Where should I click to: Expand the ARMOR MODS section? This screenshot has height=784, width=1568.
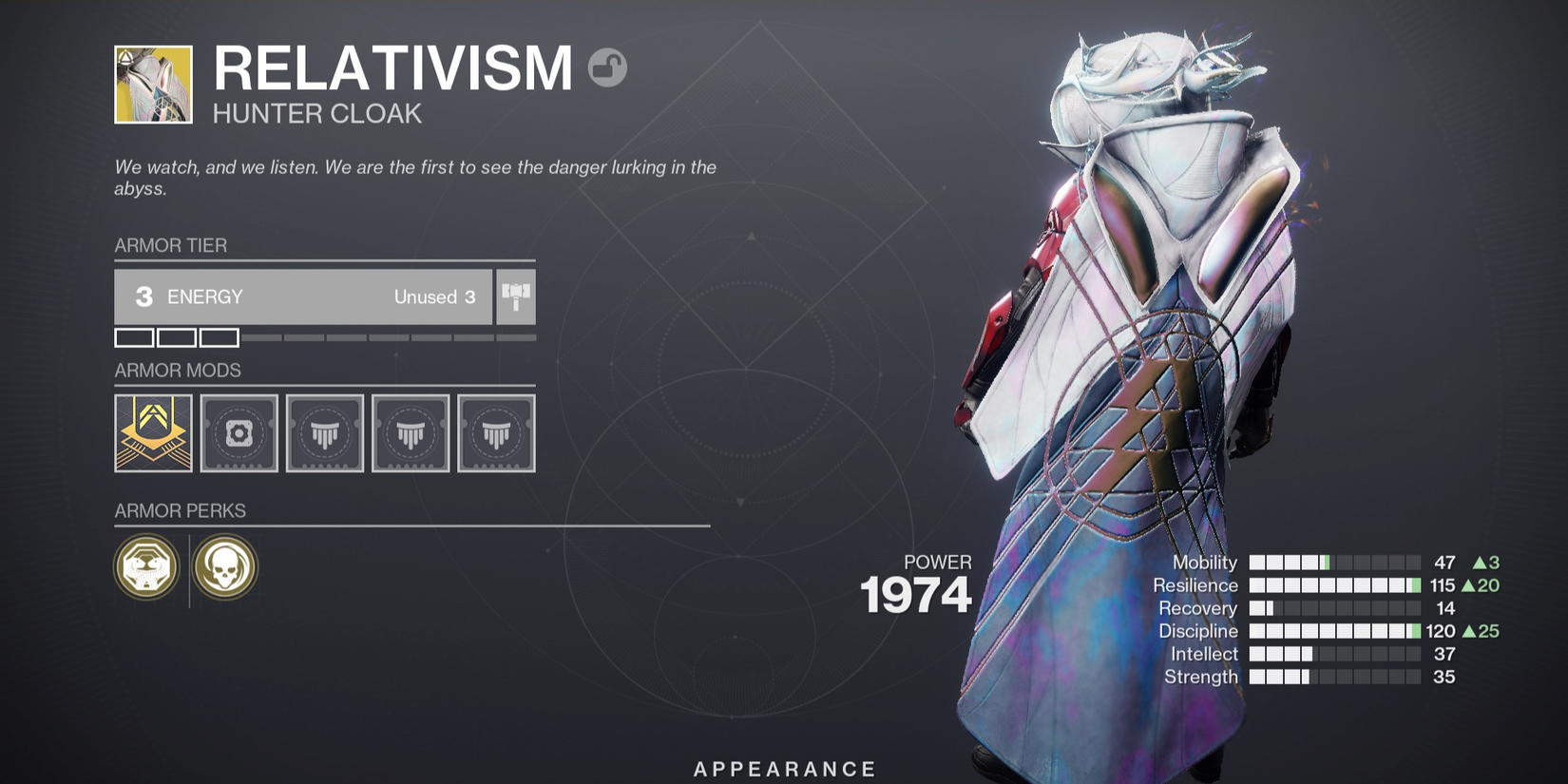[x=178, y=371]
